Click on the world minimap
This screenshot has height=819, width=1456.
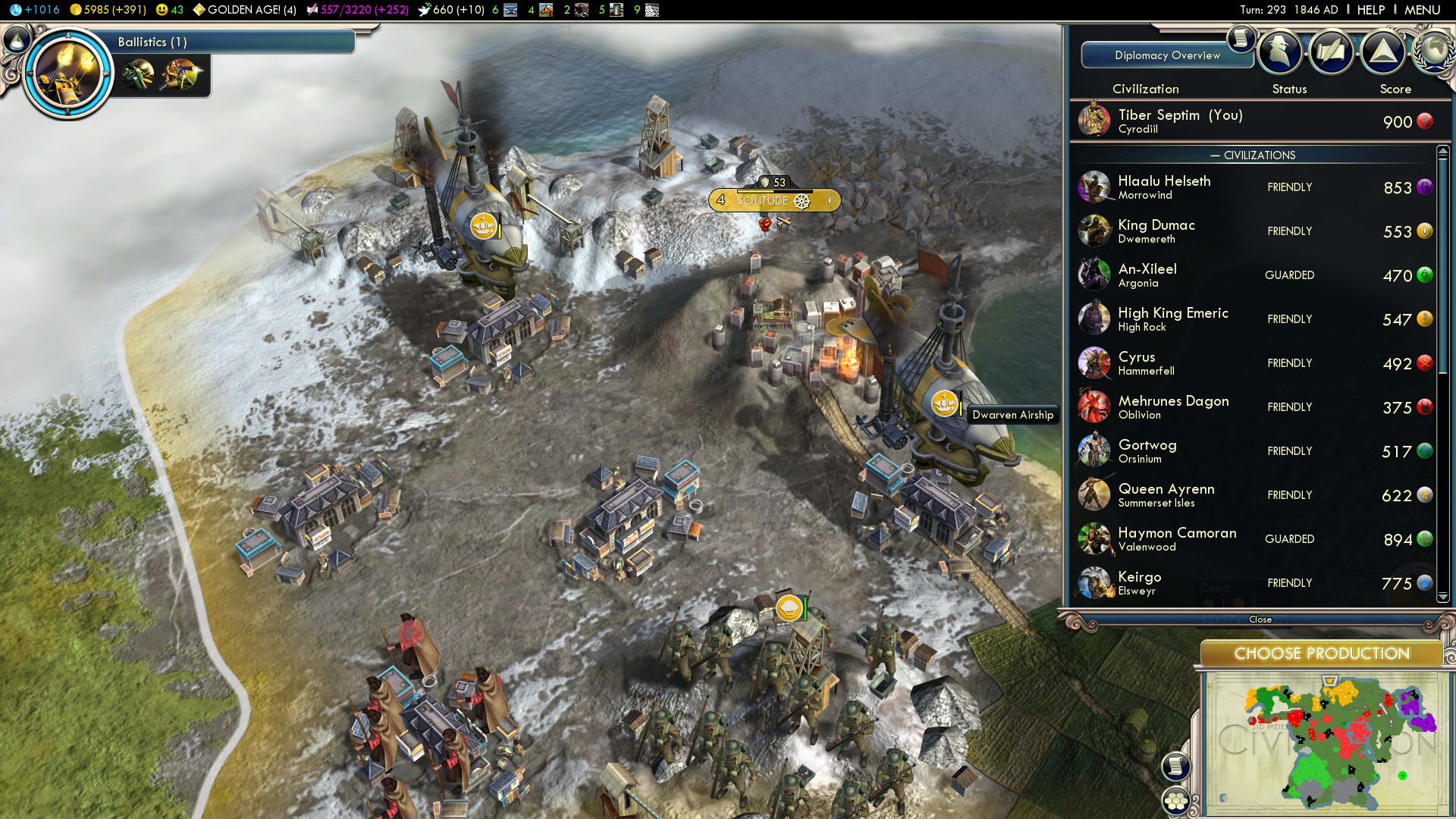click(x=1327, y=743)
